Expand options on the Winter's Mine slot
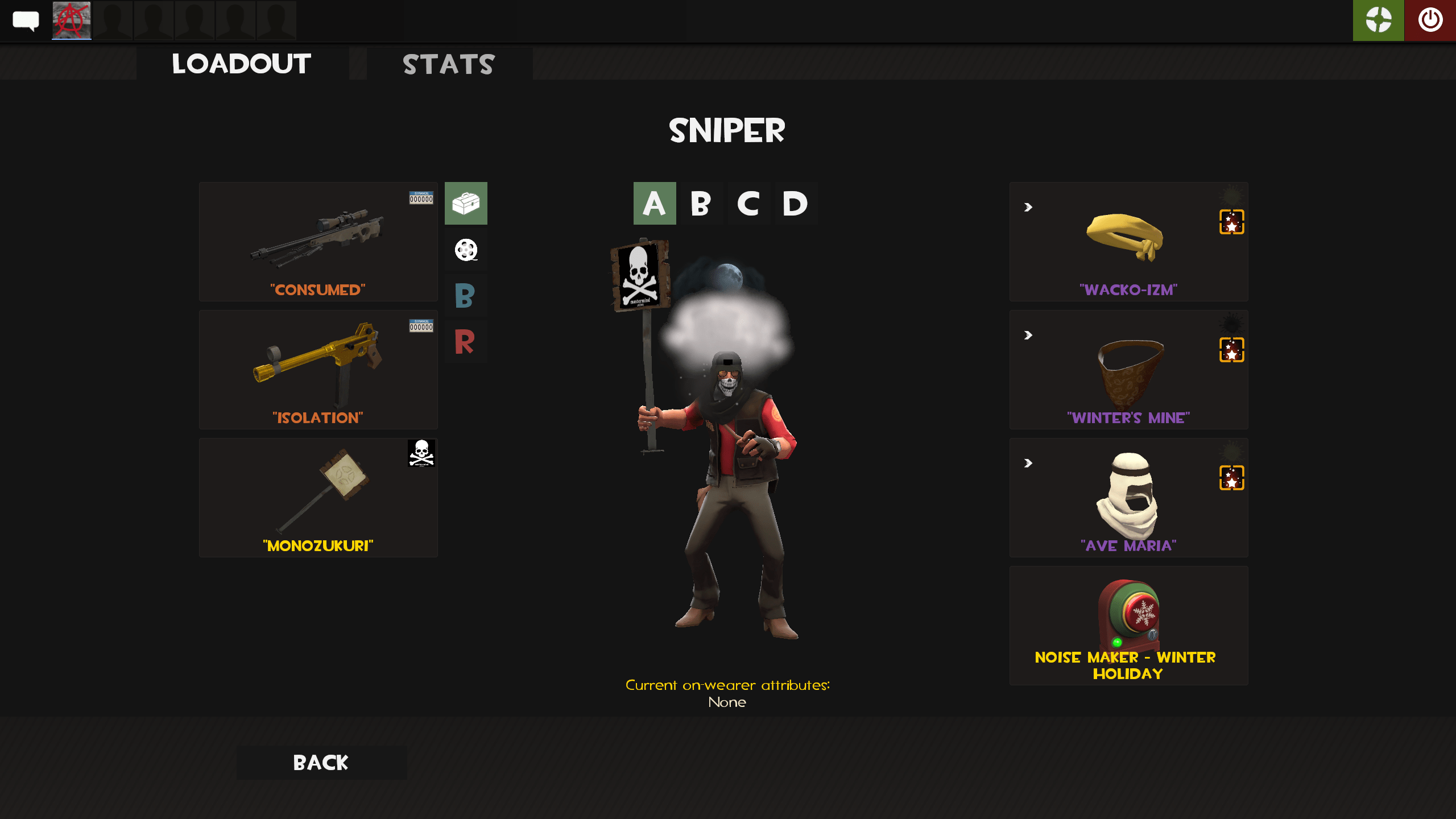Viewport: 1456px width, 819px height. (1027, 336)
